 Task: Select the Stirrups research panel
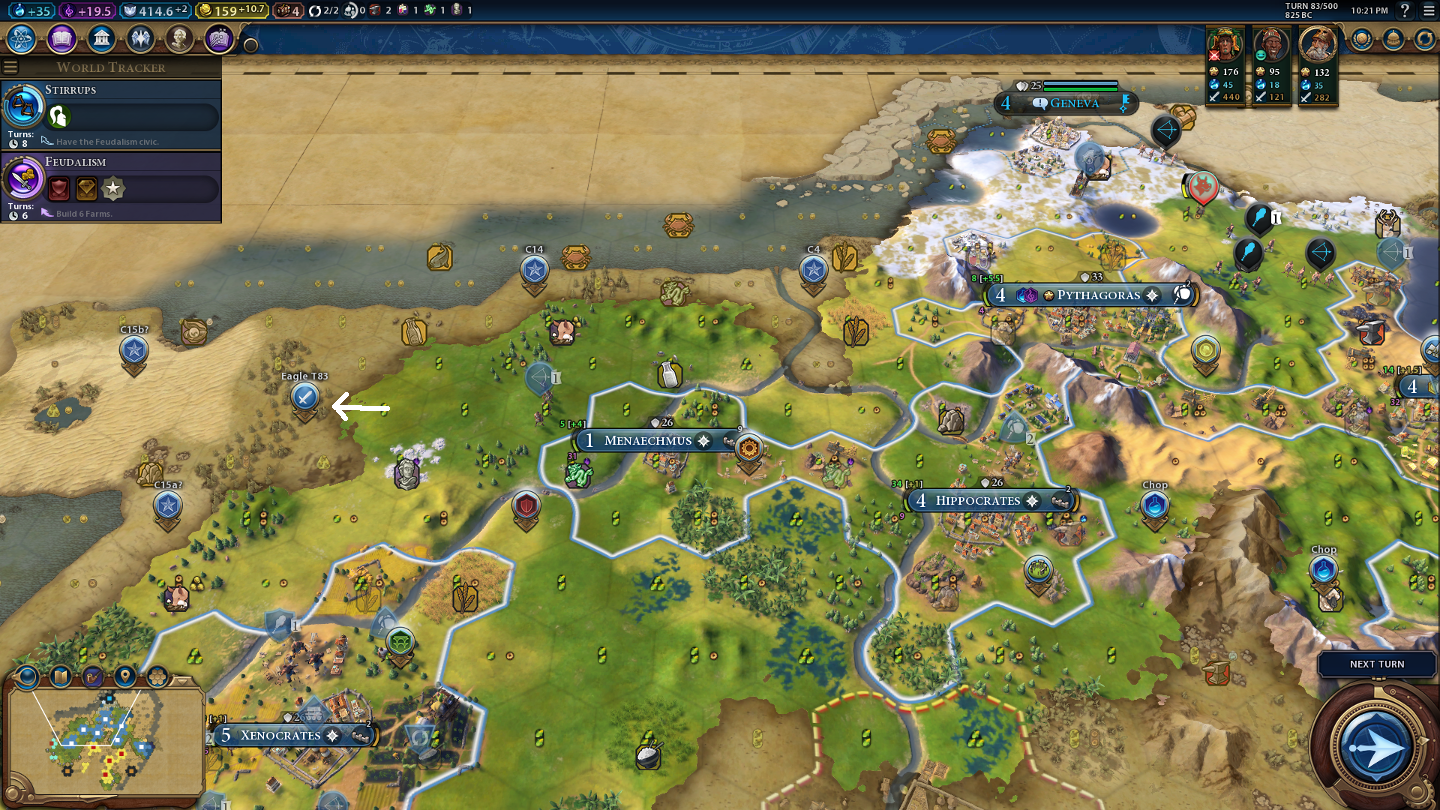[x=110, y=114]
